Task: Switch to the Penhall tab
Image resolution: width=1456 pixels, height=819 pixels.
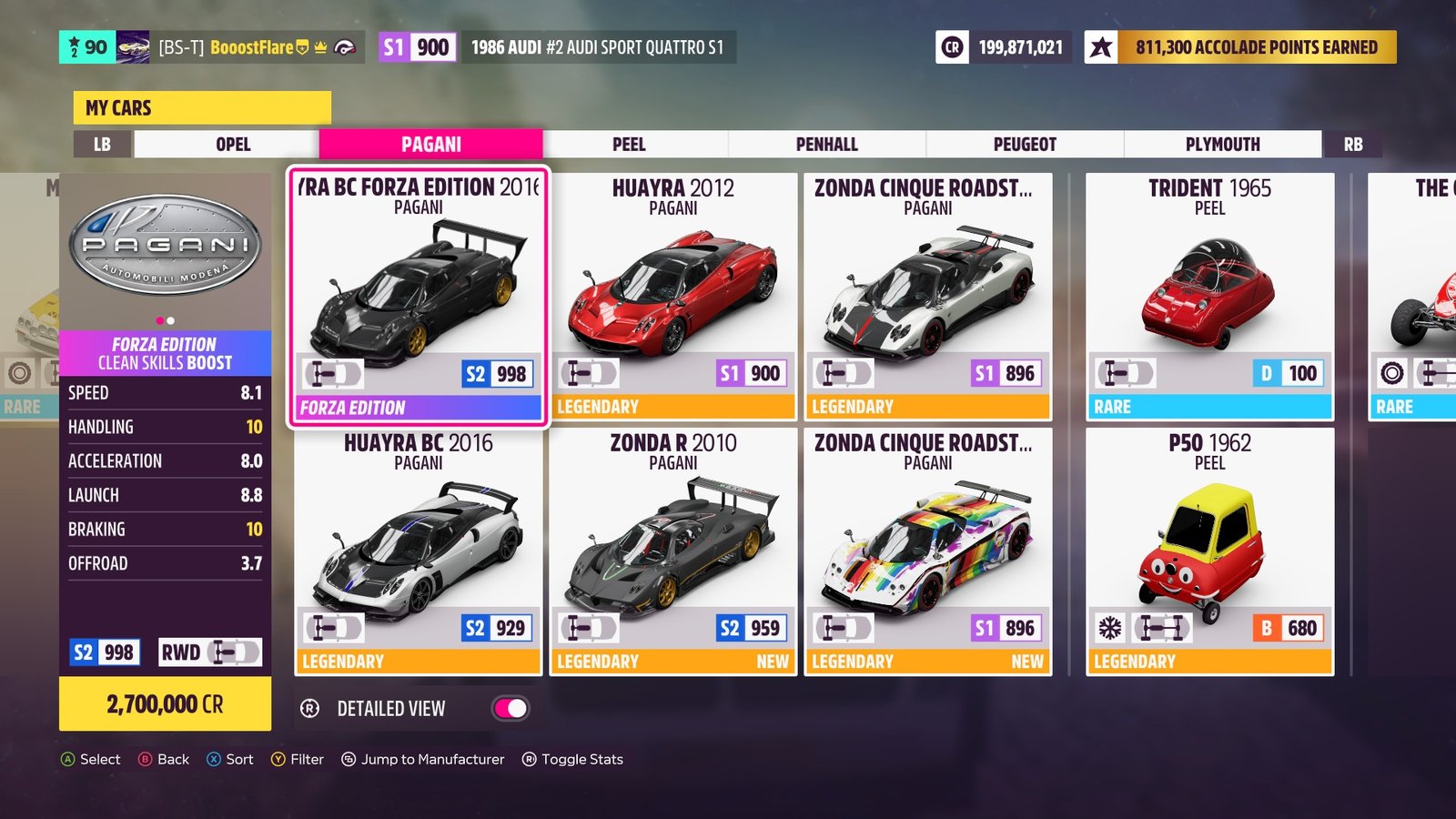Action: pyautogui.click(x=826, y=145)
